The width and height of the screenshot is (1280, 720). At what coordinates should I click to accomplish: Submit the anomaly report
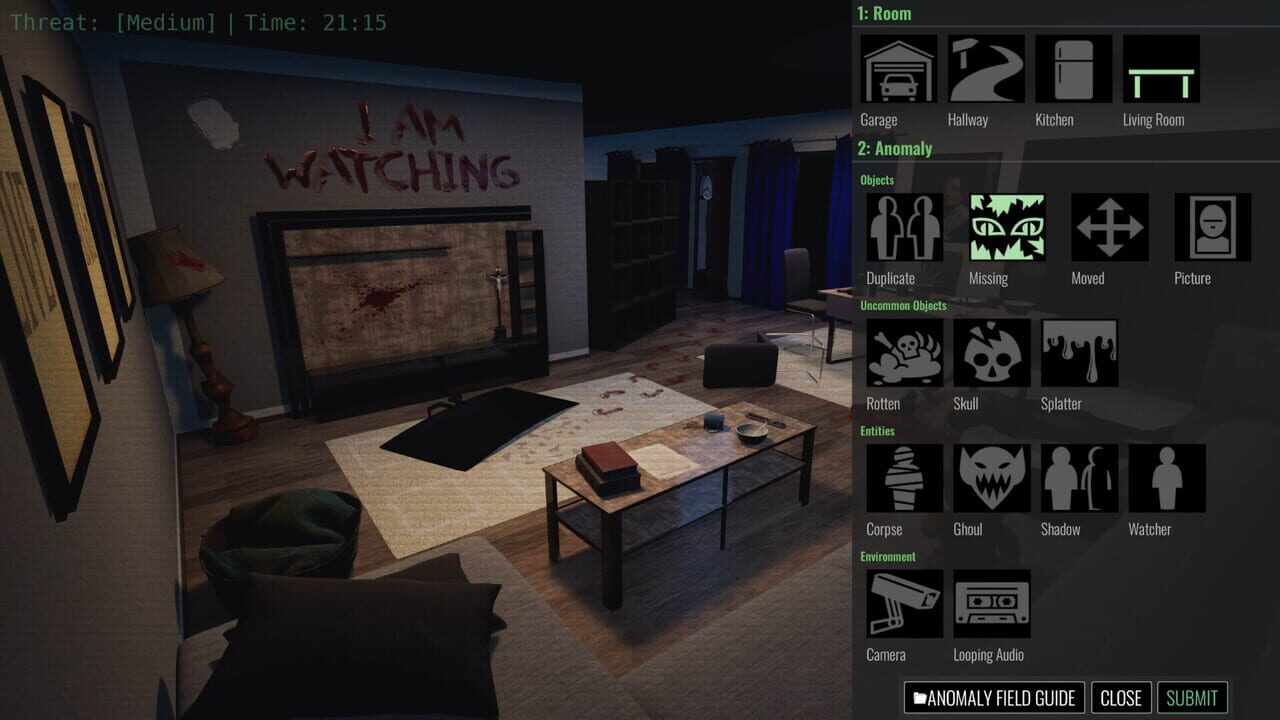point(1193,697)
